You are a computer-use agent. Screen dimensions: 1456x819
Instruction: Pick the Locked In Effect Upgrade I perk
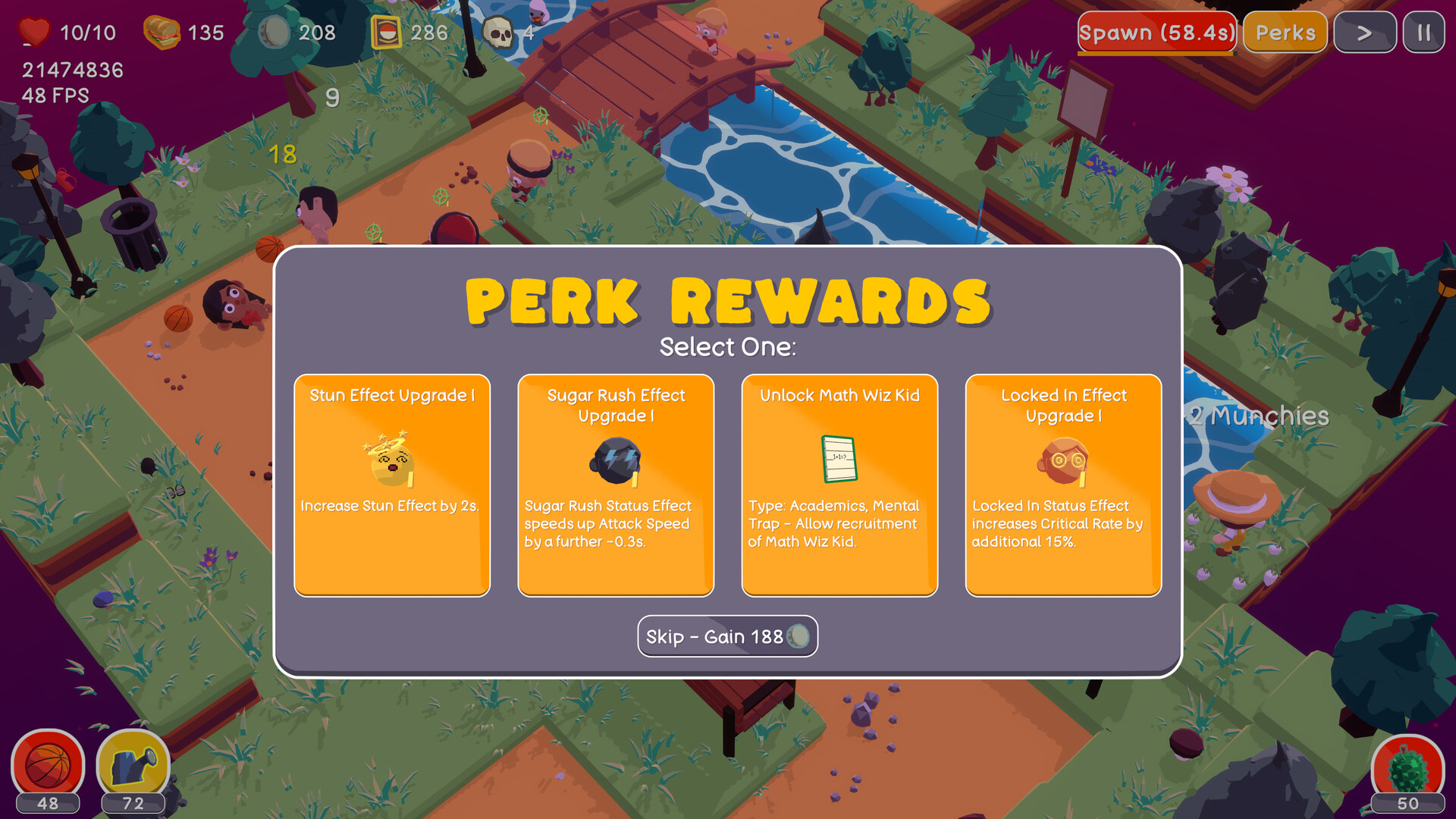(x=1063, y=483)
